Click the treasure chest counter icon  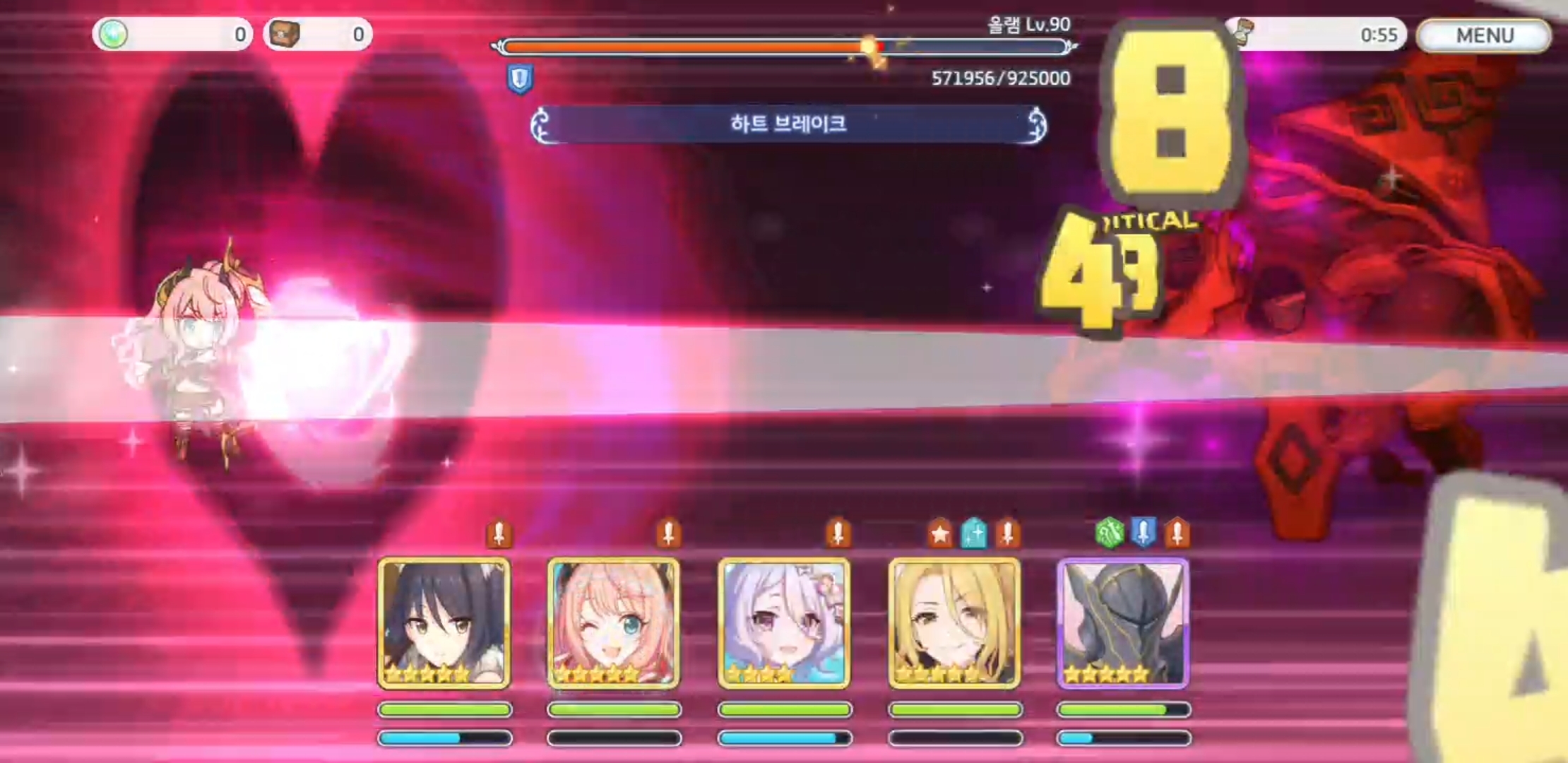(285, 33)
